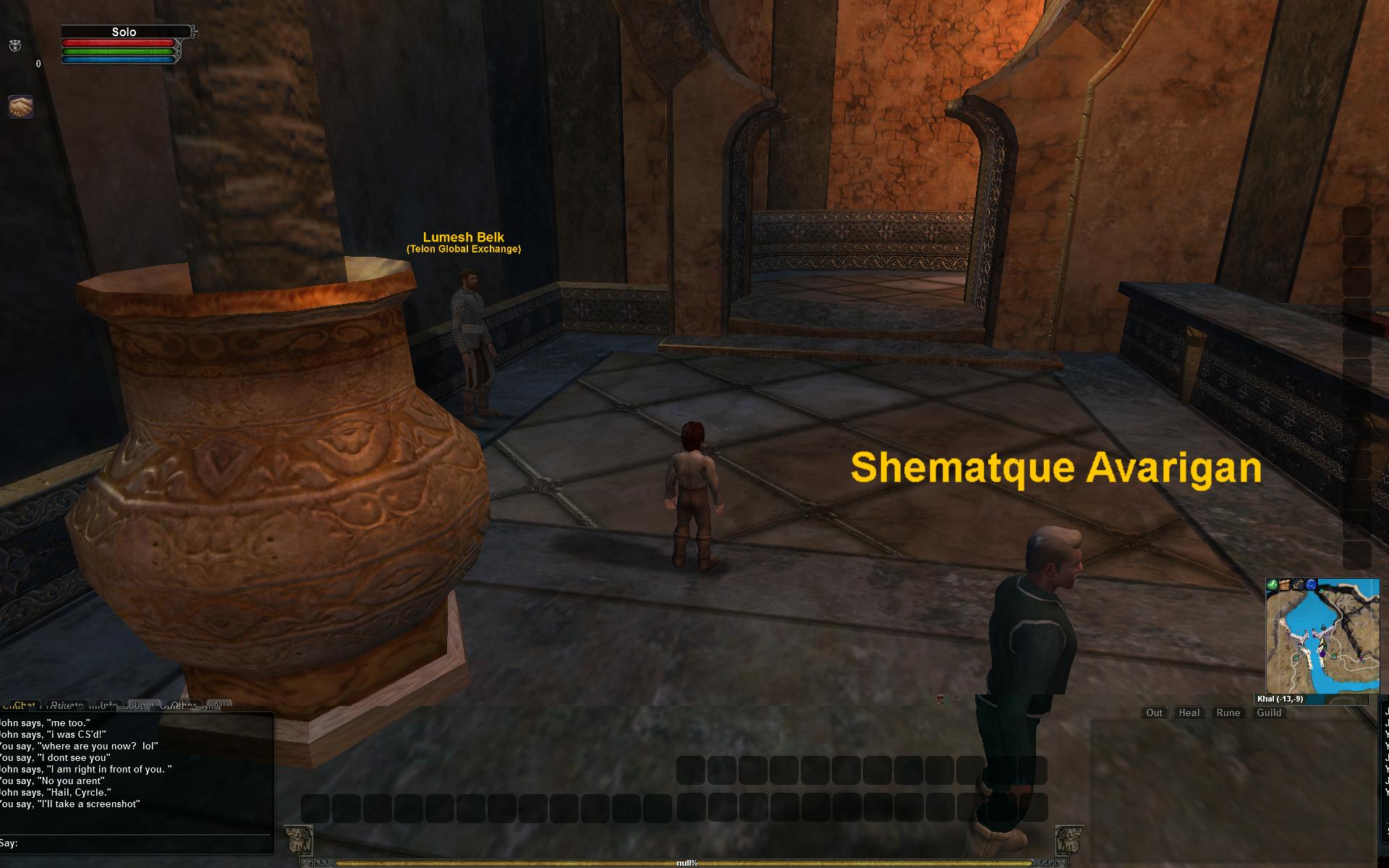This screenshot has height=868, width=1389.
Task: Select the Rune tab
Action: pos(1228,712)
